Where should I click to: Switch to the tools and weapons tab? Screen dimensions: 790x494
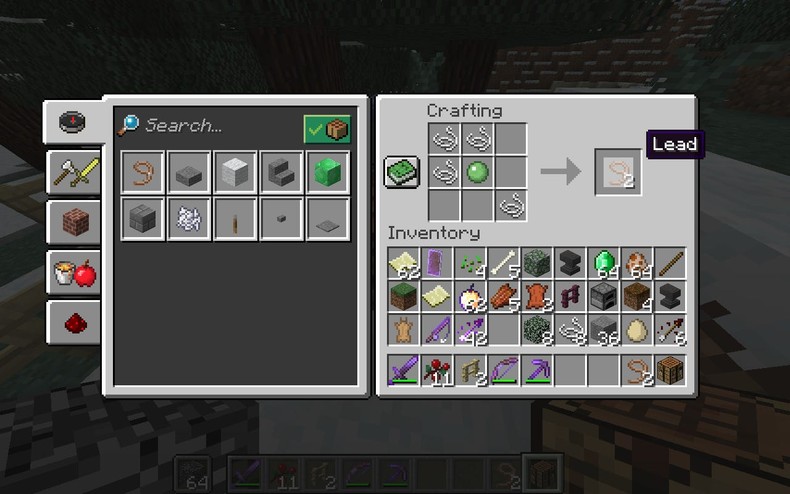coord(73,173)
